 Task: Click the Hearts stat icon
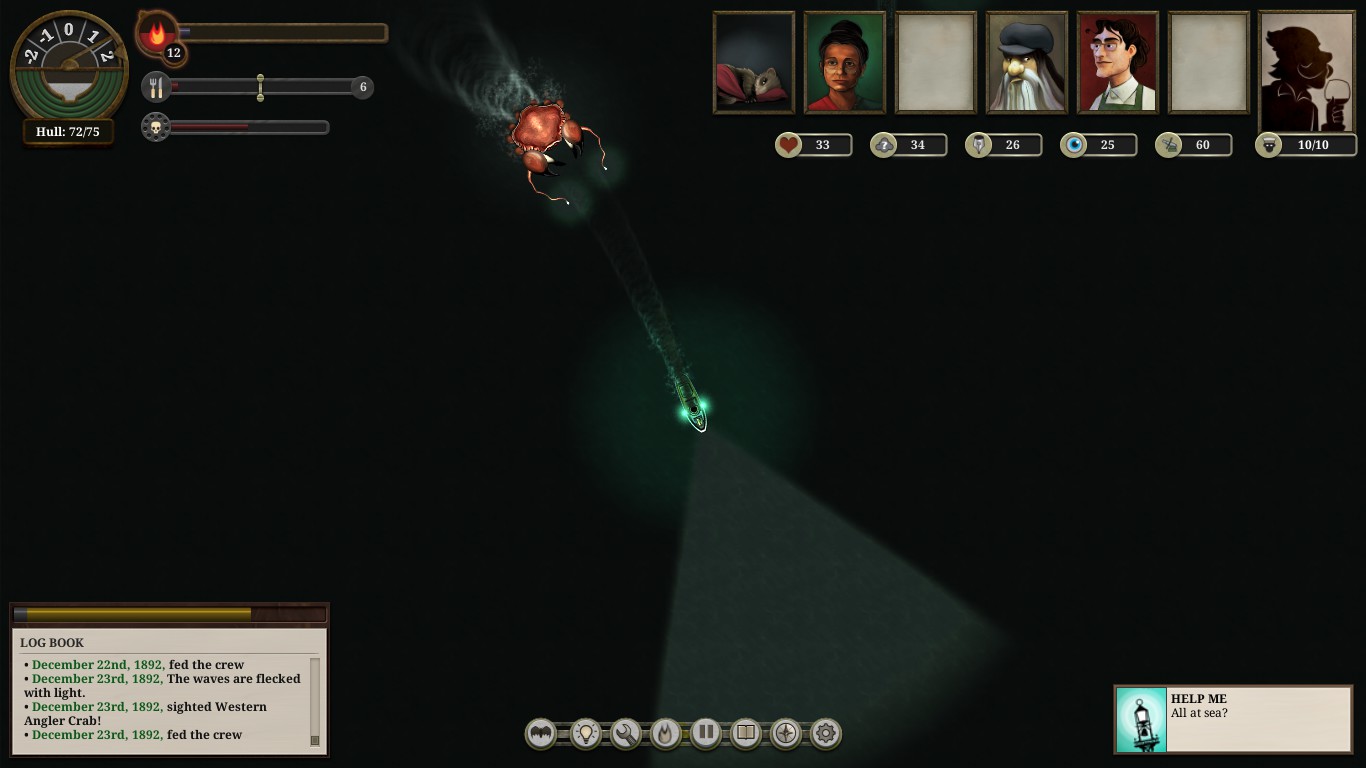coord(788,144)
